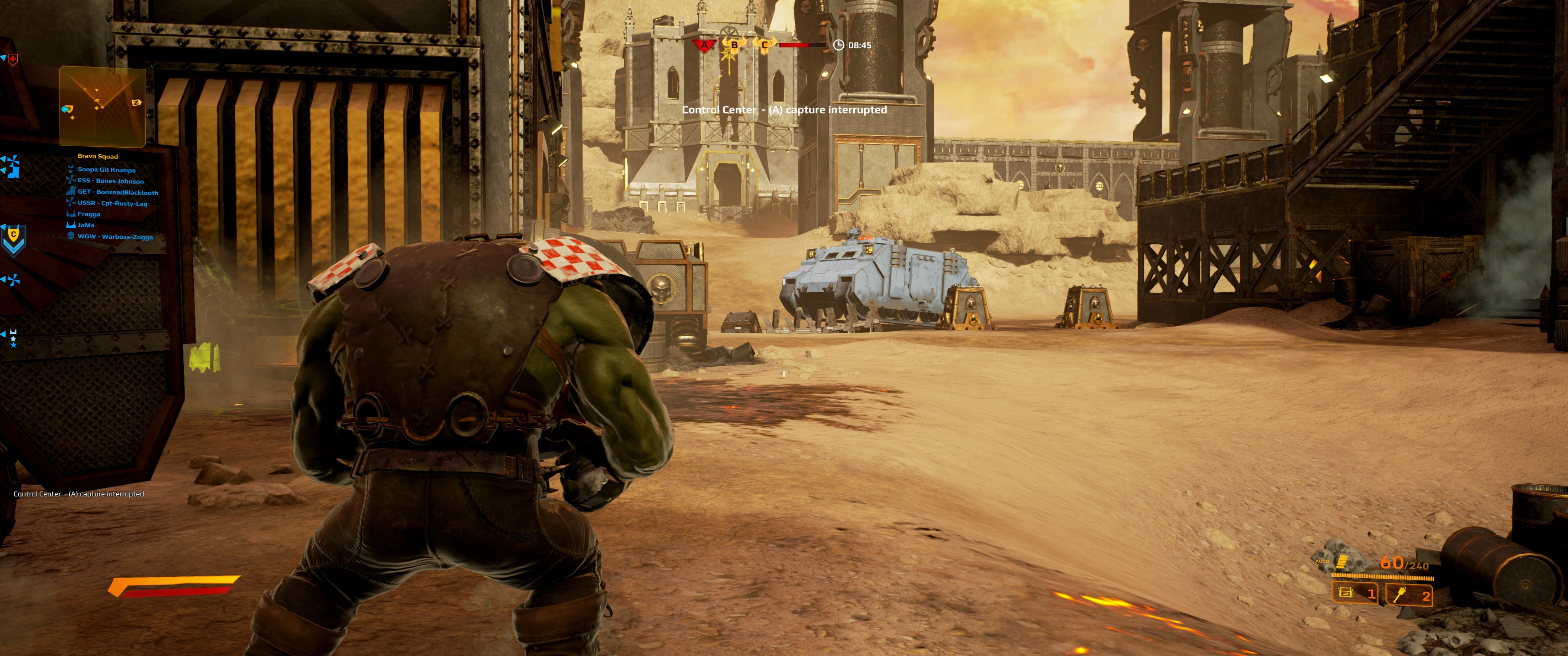This screenshot has width=1568, height=656.
Task: Choose JaMa from the squad list
Action: tap(86, 225)
